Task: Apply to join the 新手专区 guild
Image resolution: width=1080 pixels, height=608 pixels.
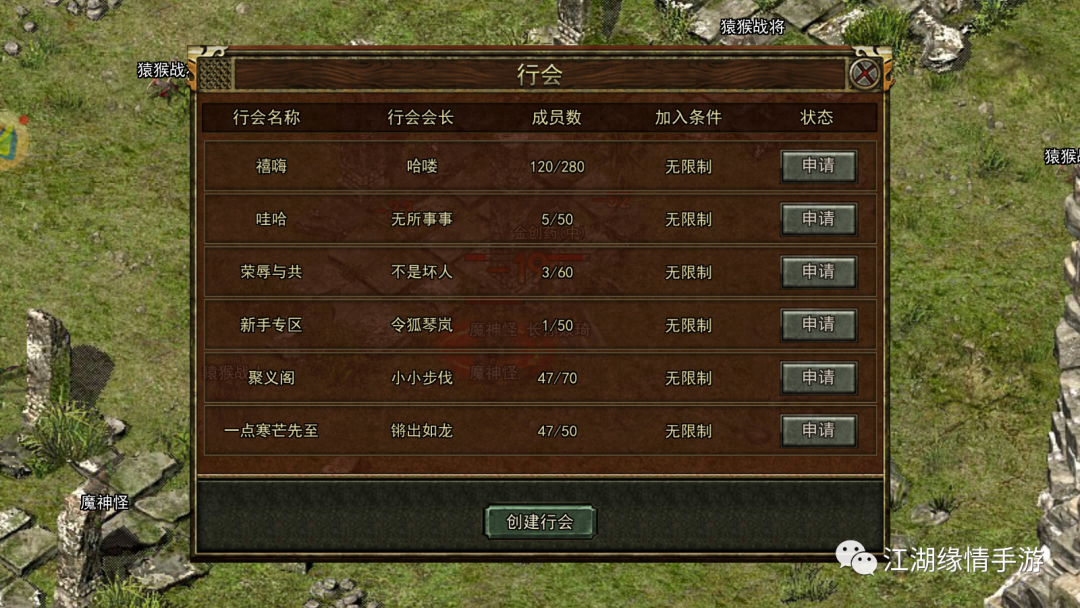Action: click(x=818, y=325)
